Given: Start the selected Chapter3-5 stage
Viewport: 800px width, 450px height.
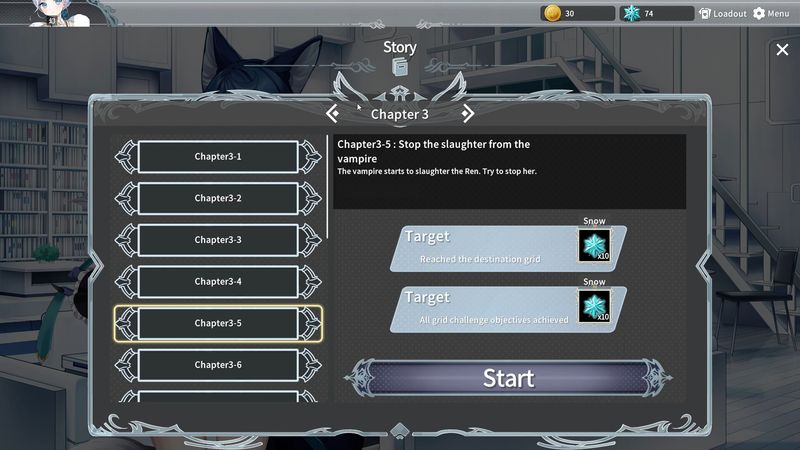Looking at the screenshot, I should tap(508, 378).
